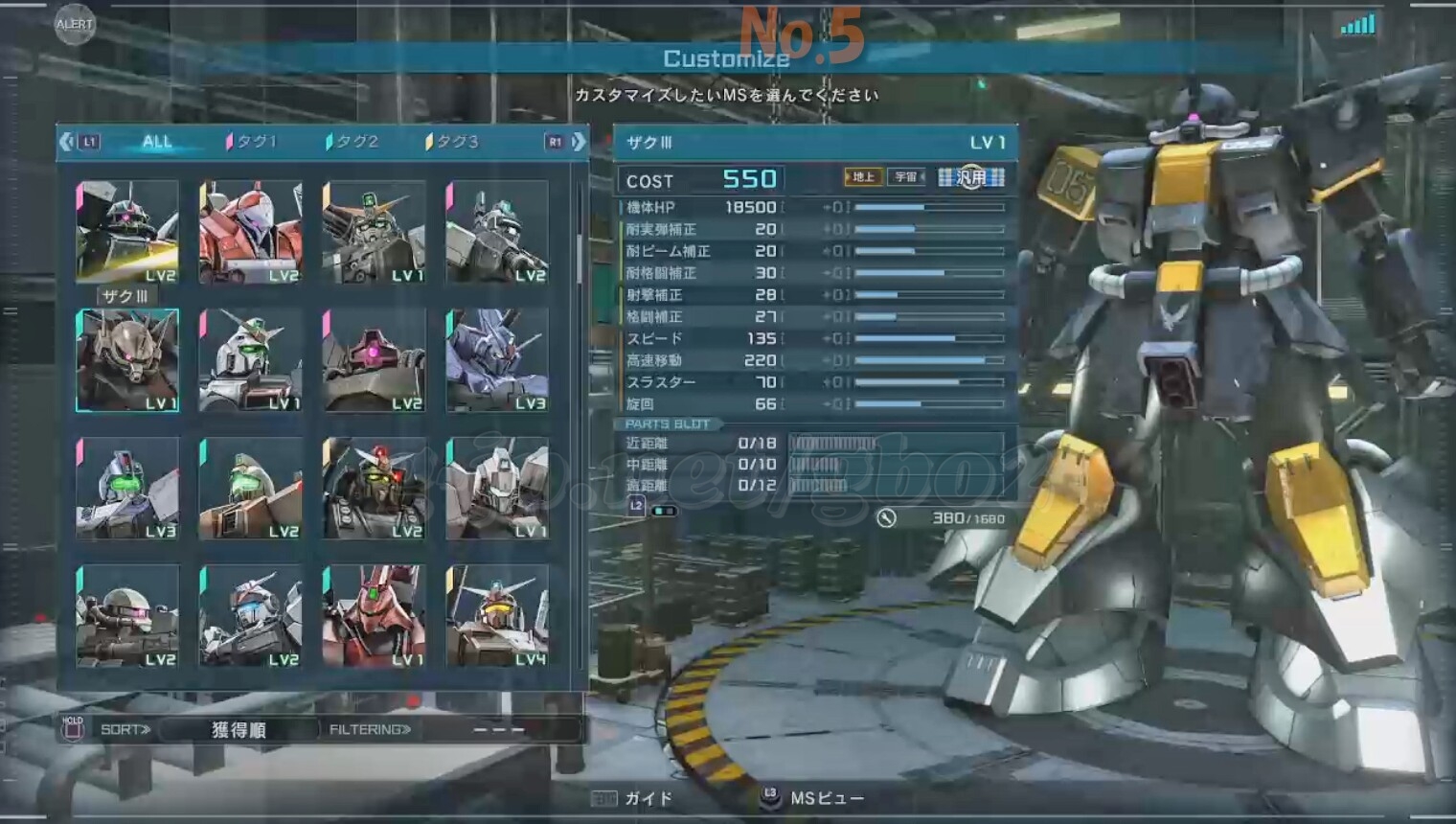Show the タグ3 tab
The width and height of the screenshot is (1456, 824).
(x=452, y=142)
